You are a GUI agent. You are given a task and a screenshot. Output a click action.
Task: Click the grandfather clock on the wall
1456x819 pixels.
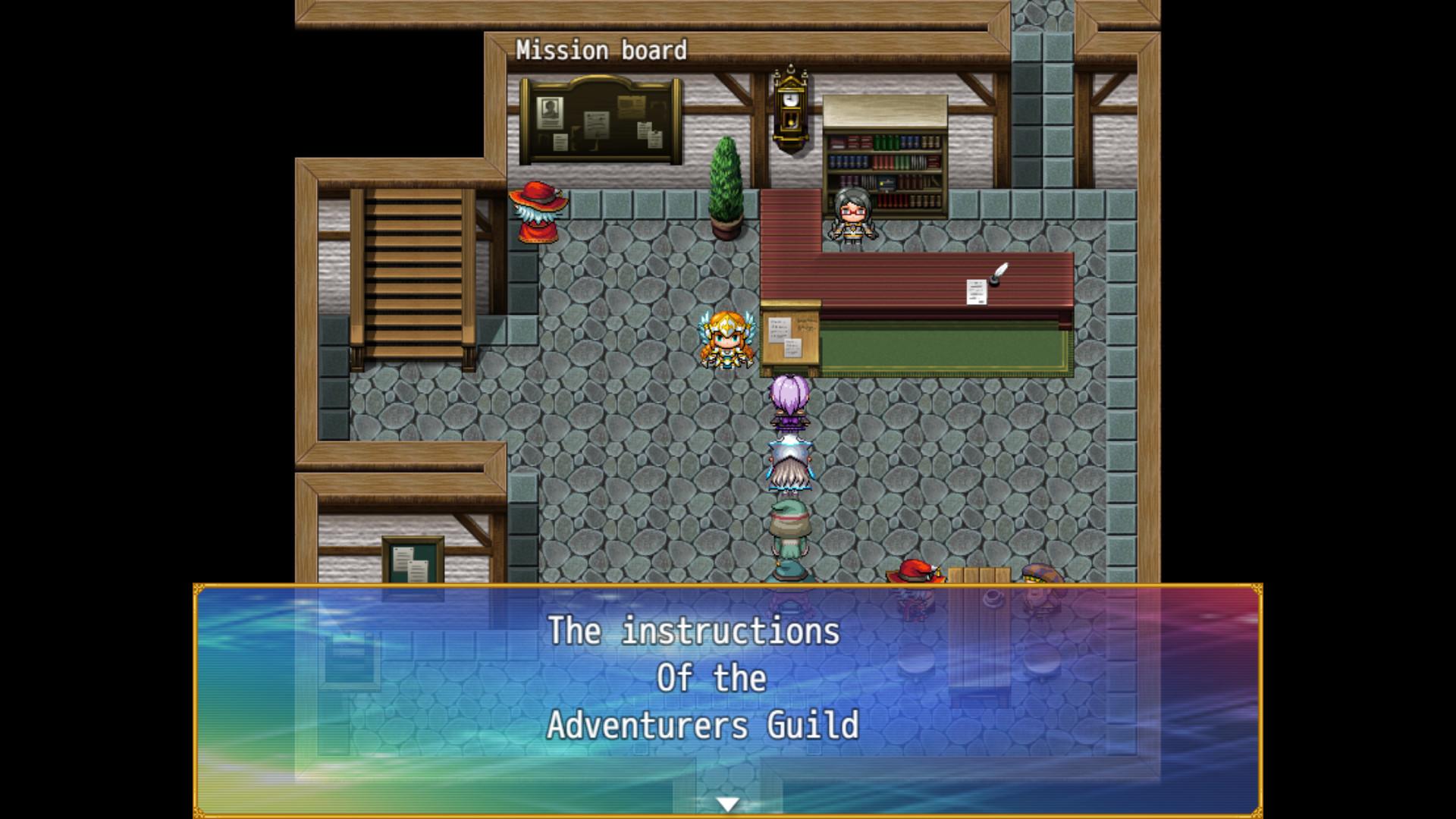click(x=789, y=110)
